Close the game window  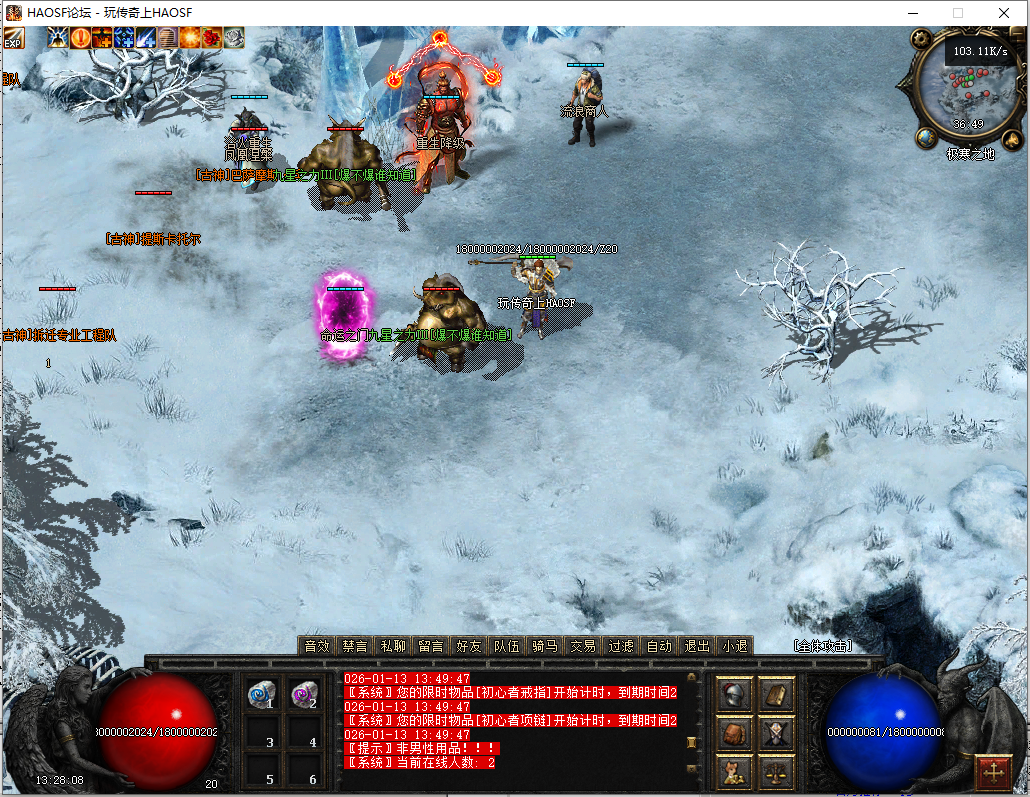pos(1003,13)
